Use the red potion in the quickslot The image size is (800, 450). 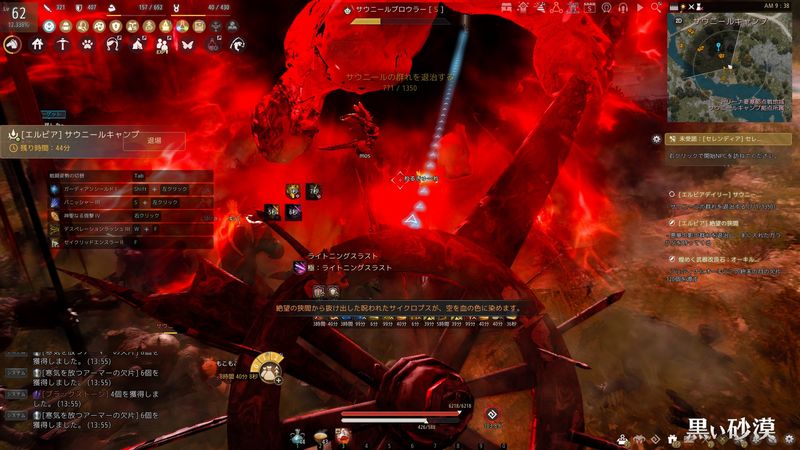[342, 436]
